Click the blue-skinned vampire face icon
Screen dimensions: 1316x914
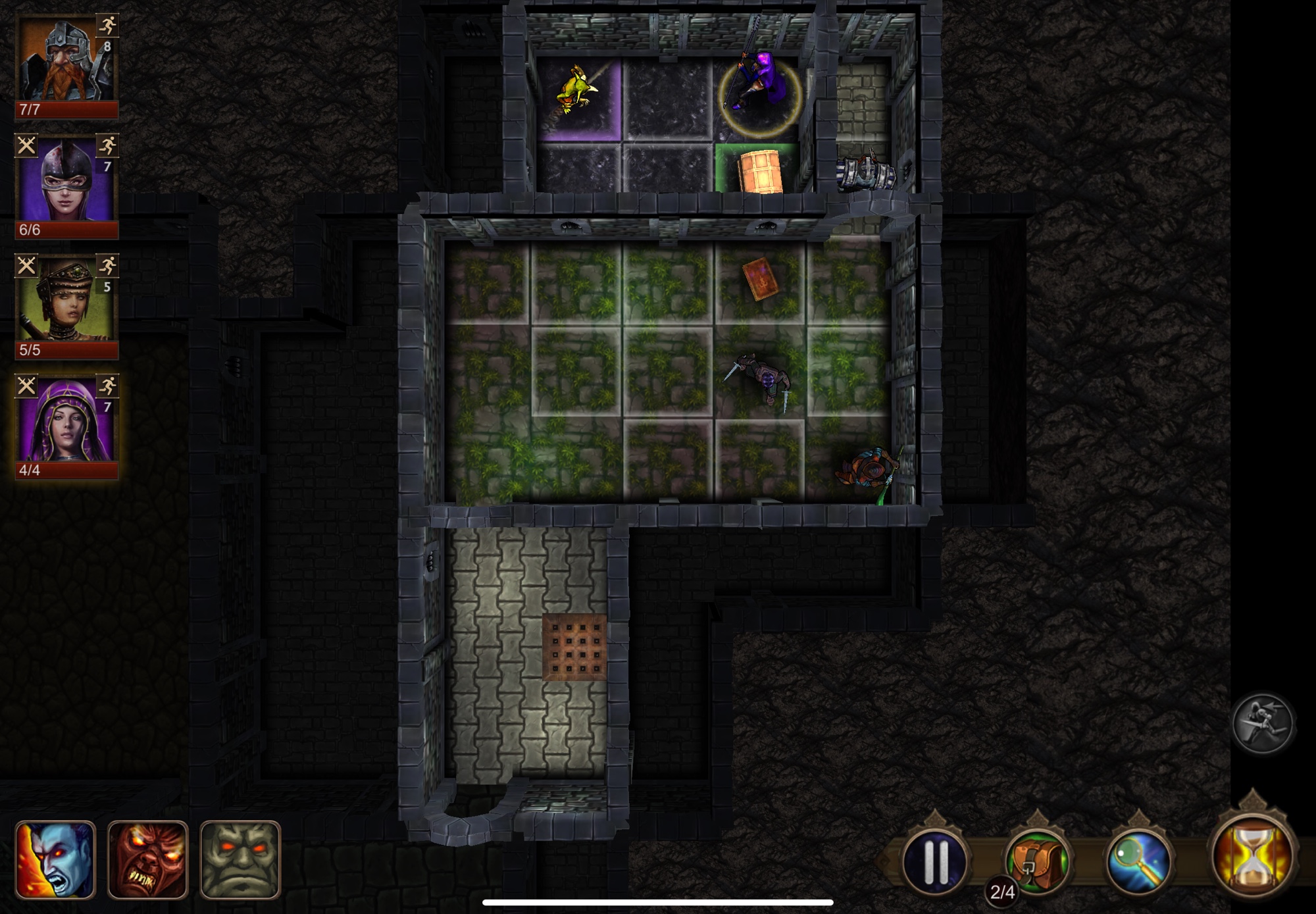[55, 859]
